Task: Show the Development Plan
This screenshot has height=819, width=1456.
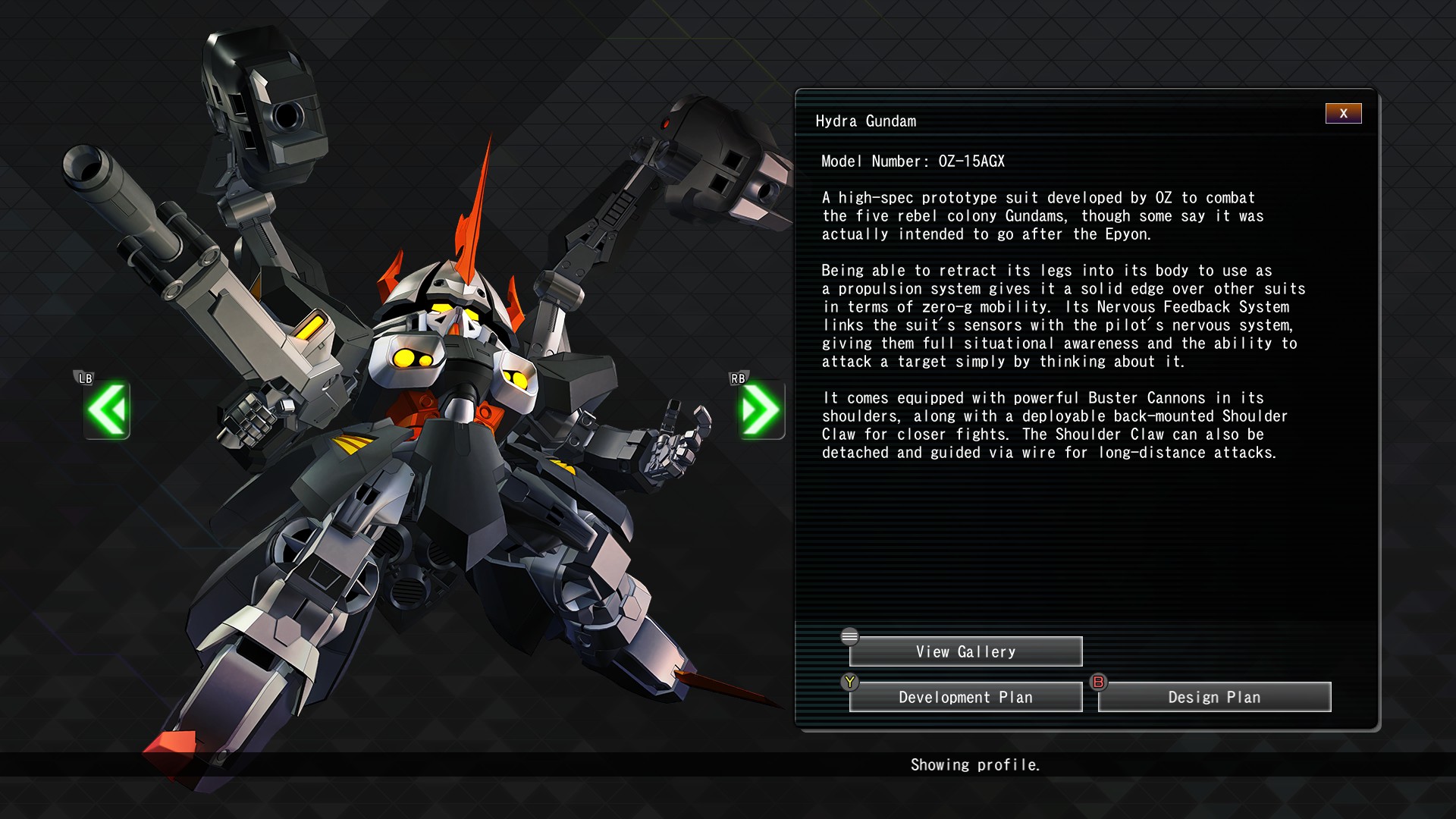Action: [965, 698]
